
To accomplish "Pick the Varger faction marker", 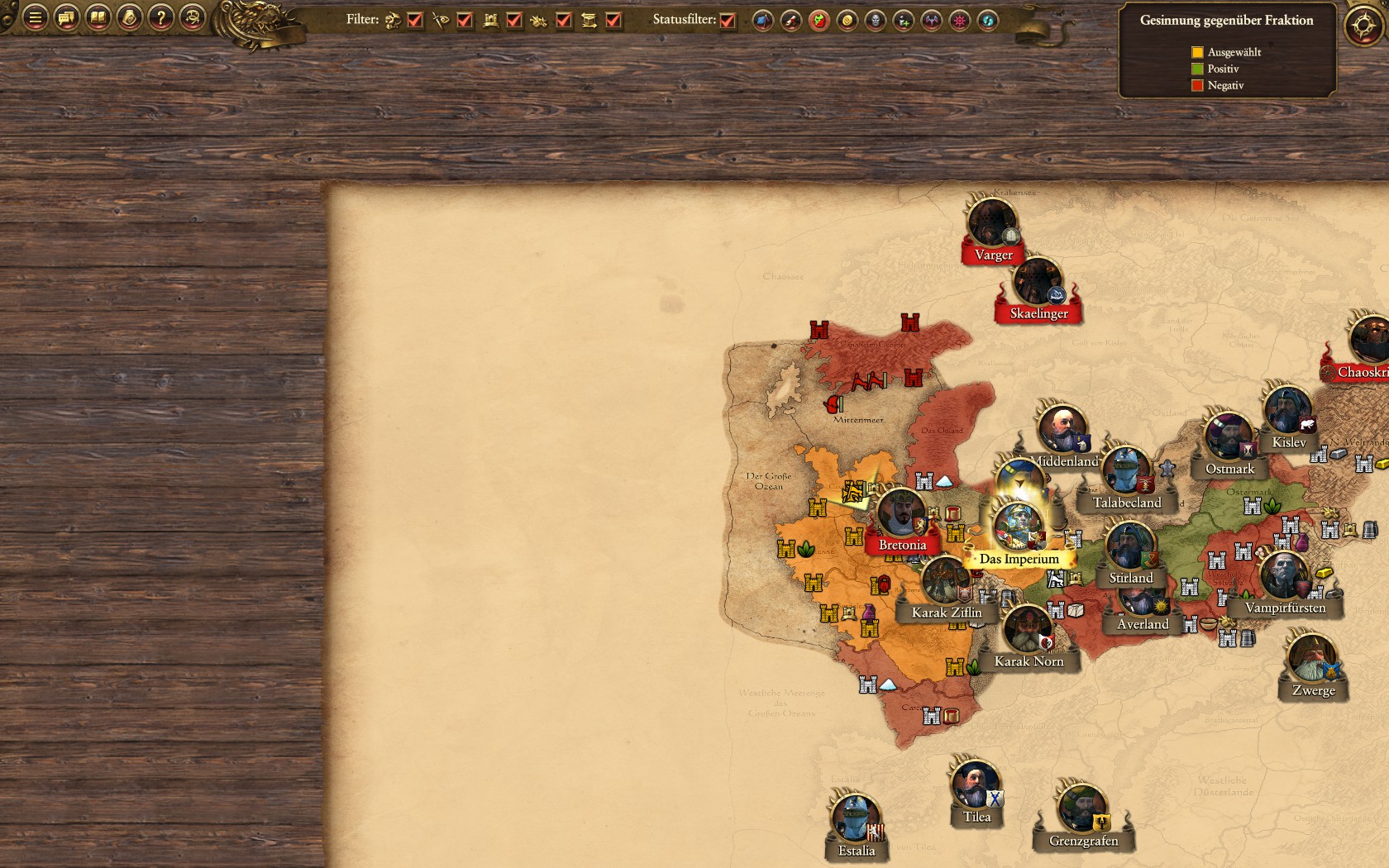I will (x=992, y=223).
